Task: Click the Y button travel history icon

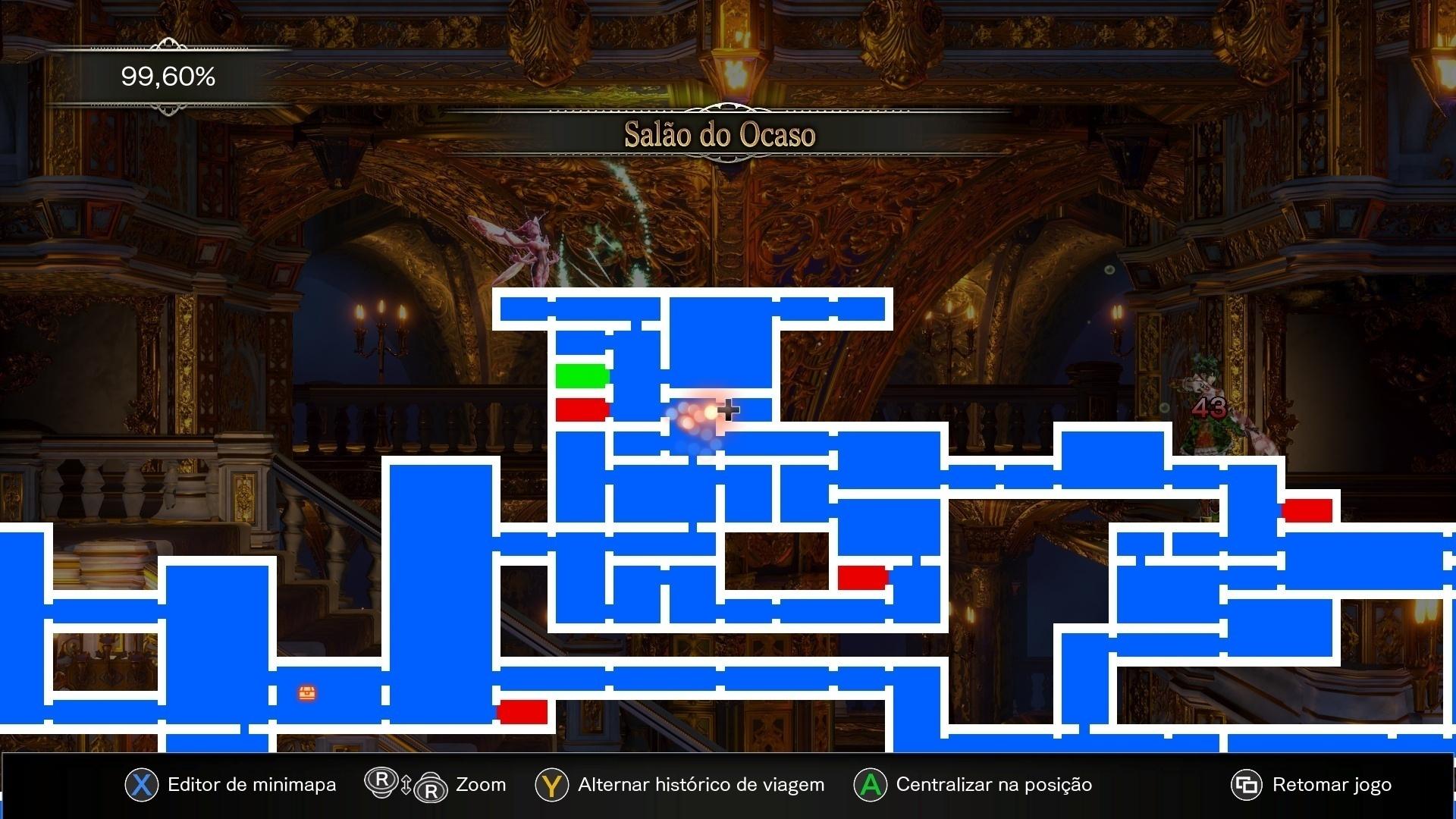Action: [x=551, y=785]
